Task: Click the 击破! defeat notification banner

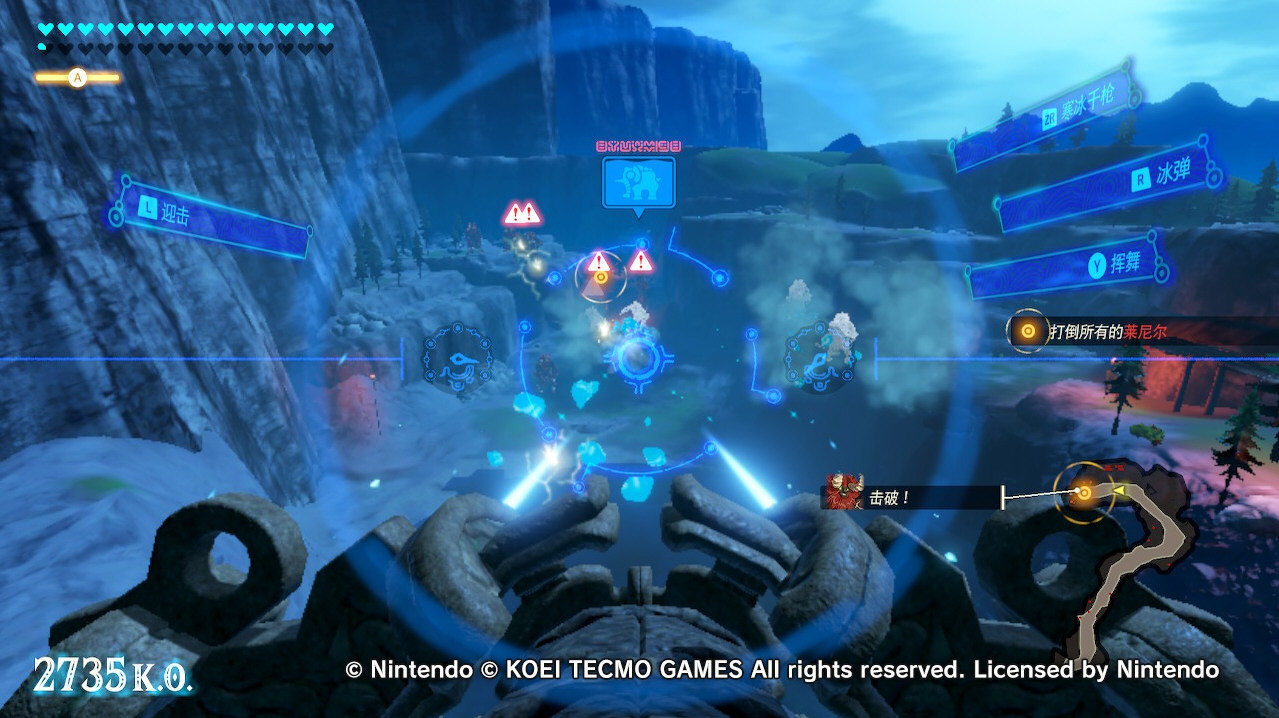Action: click(x=910, y=495)
